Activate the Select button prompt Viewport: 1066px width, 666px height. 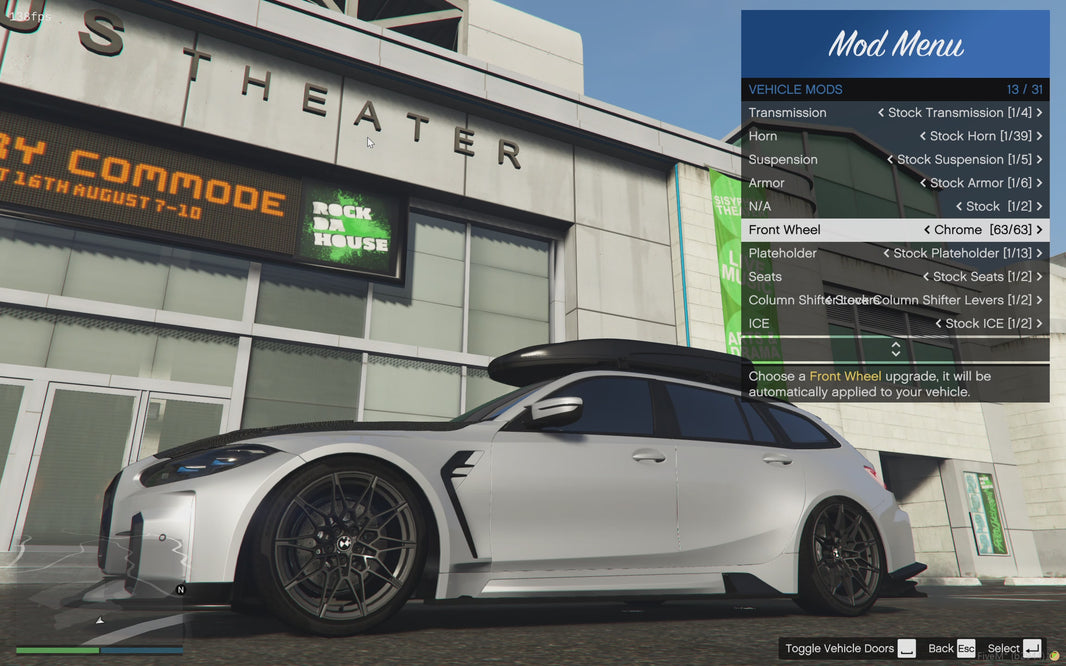(1014, 649)
